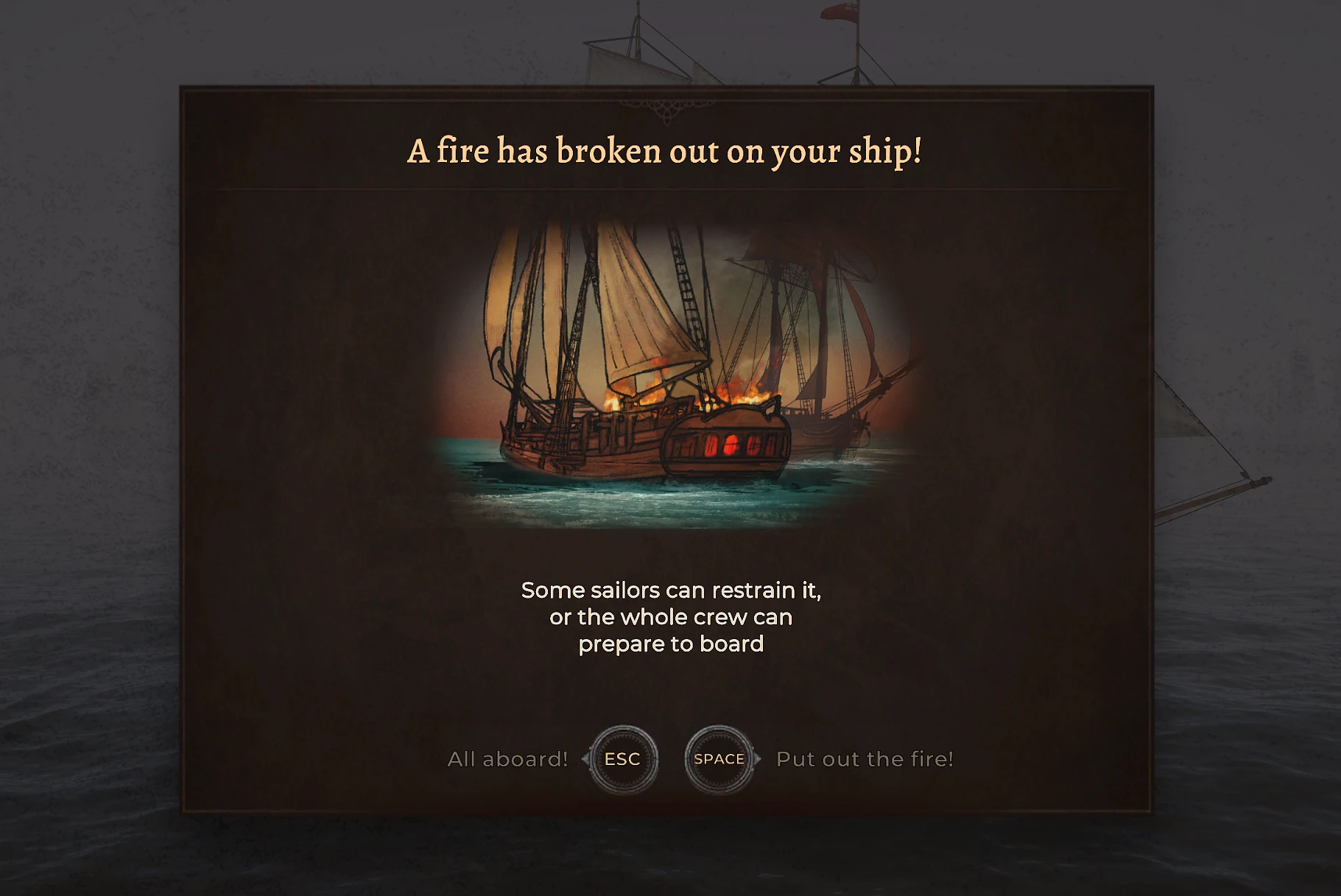Expand details by clicking the event title

coord(666,151)
